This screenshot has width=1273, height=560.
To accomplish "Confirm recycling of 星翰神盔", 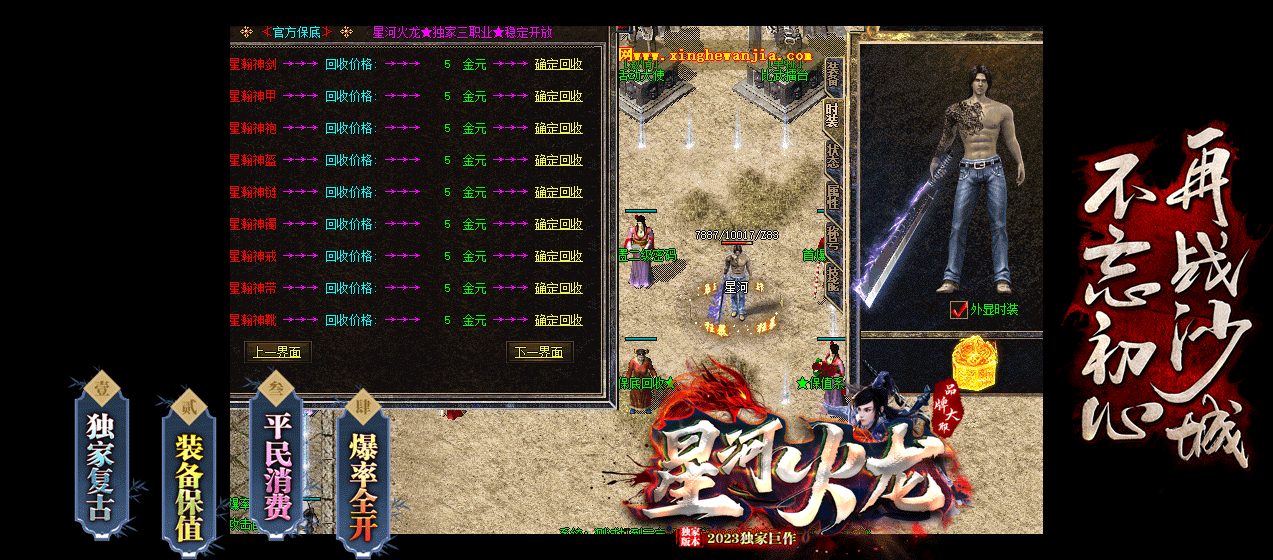I will [558, 160].
